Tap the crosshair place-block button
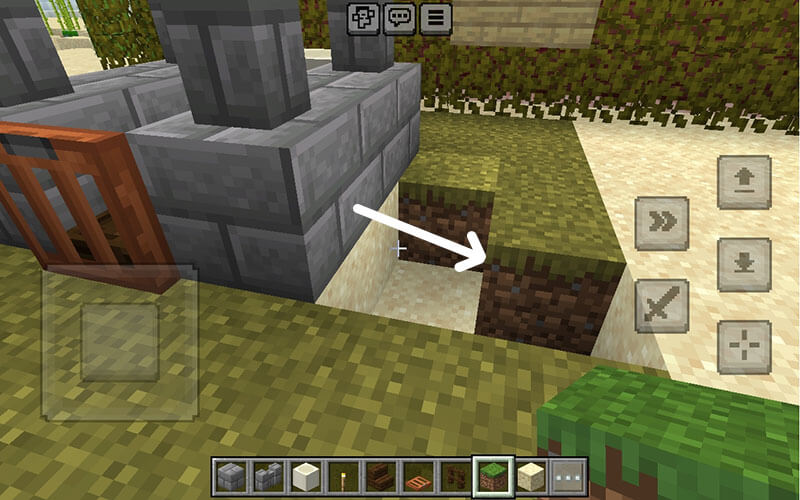 point(744,347)
